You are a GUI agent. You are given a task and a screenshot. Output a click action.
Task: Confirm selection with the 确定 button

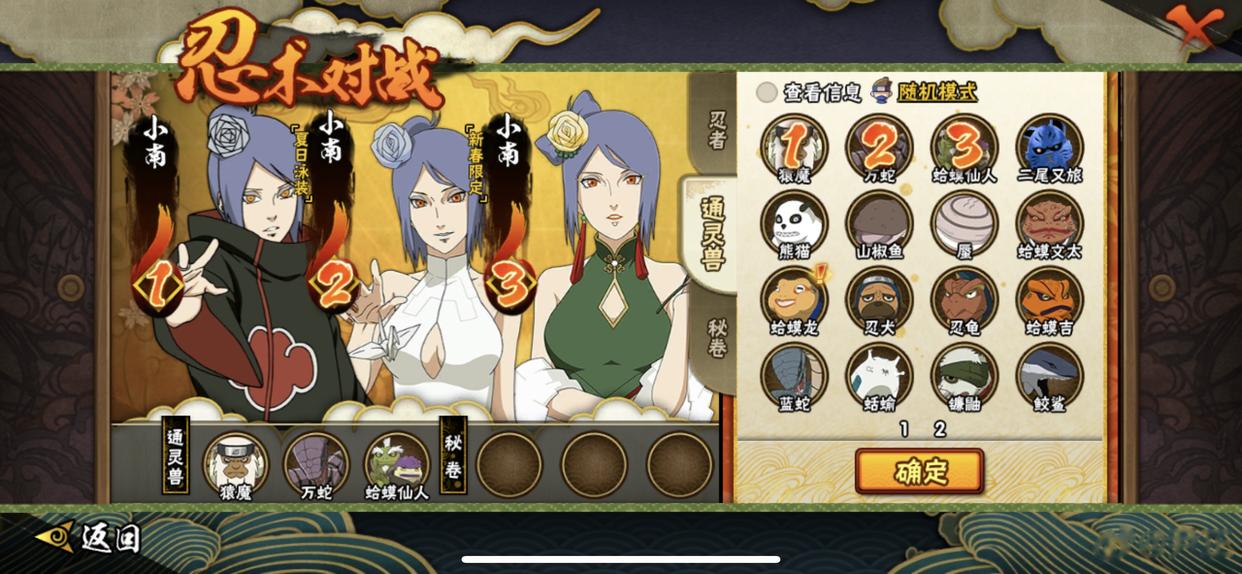point(919,471)
